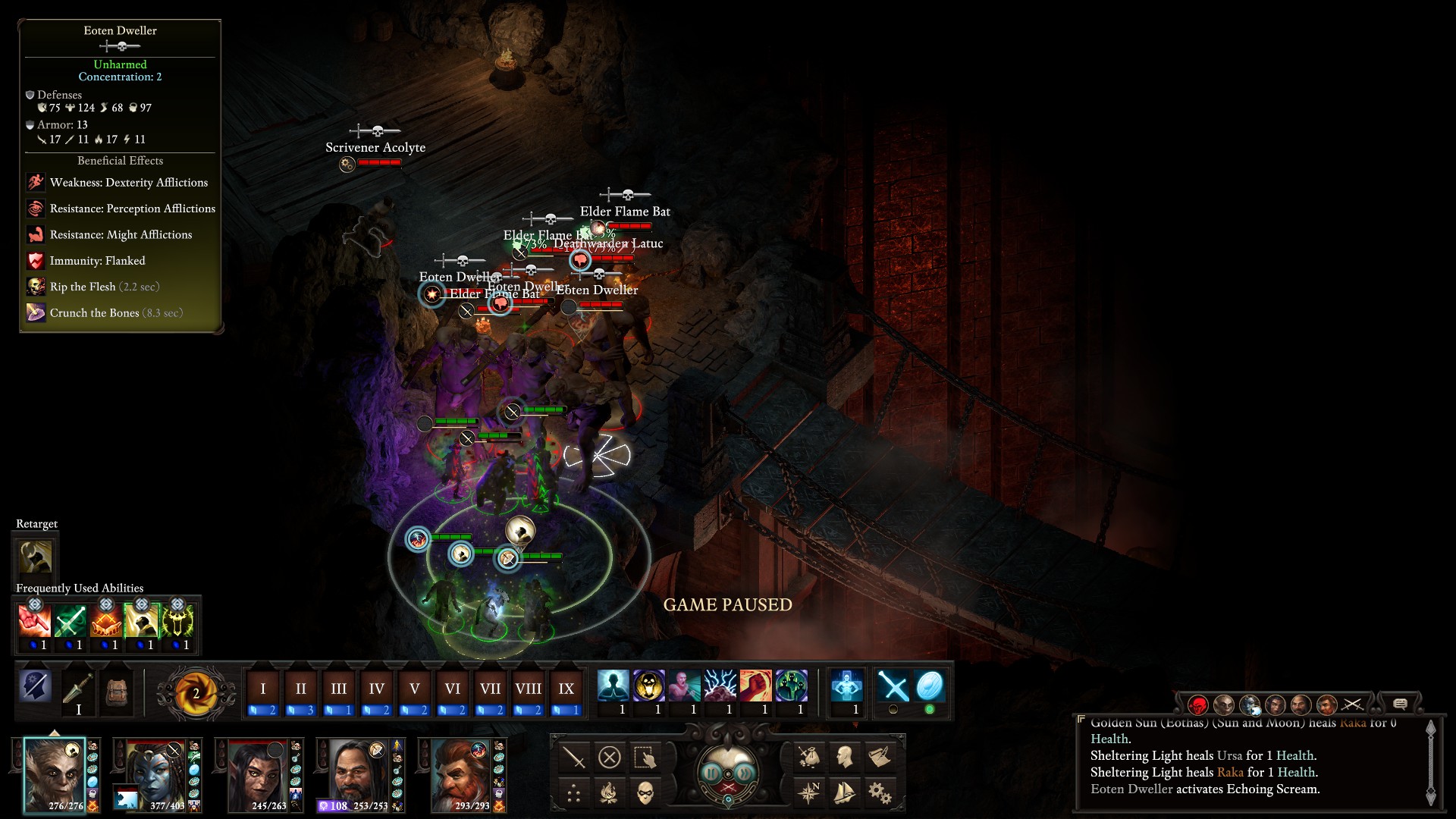Switch the dagger weapon set
1456x819 pixels.
(78, 691)
